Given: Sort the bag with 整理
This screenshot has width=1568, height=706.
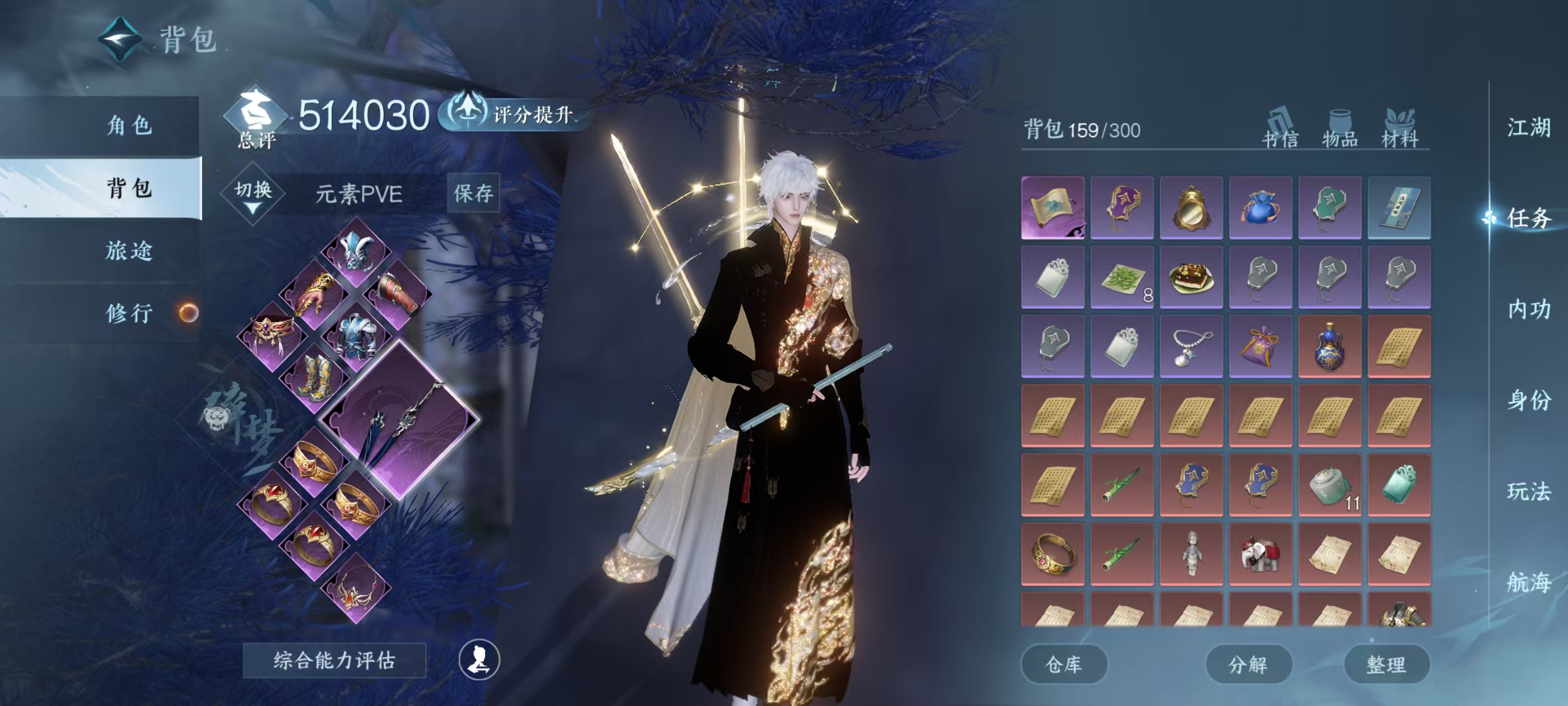Looking at the screenshot, I should point(1386,665).
